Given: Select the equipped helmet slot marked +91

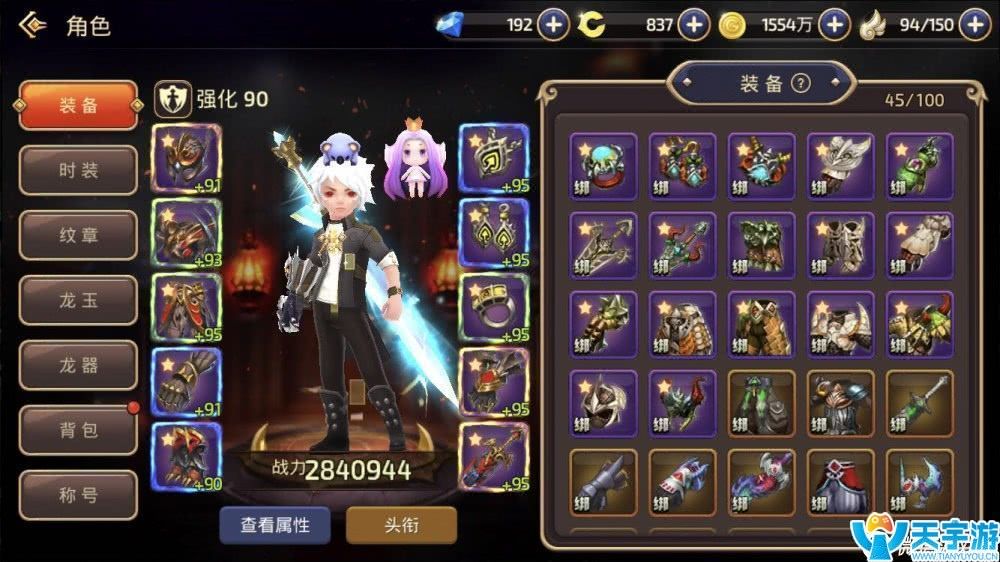Looking at the screenshot, I should pyautogui.click(x=184, y=157).
